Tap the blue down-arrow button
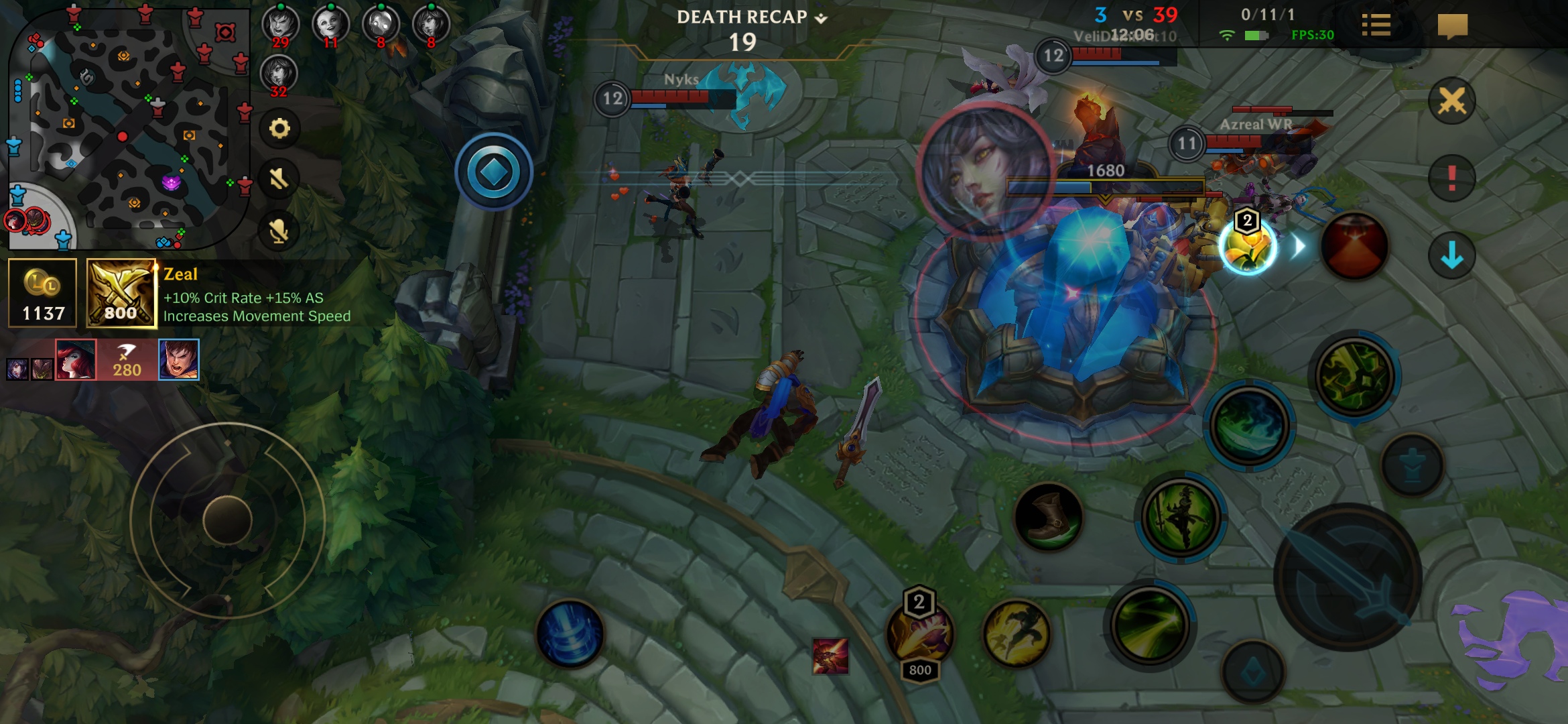The height and width of the screenshot is (724, 1568). click(x=1451, y=255)
